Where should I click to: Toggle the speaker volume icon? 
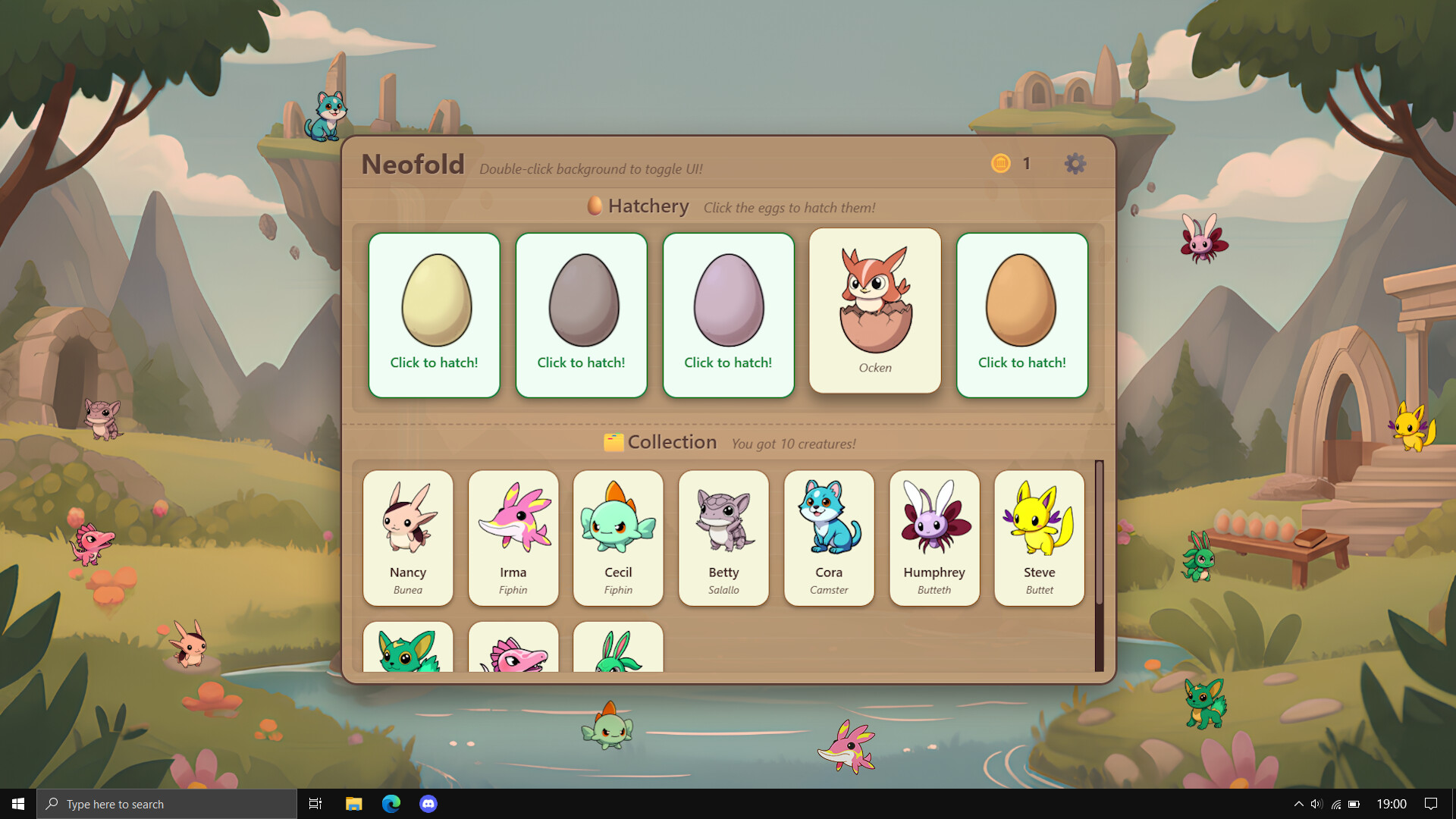(x=1316, y=803)
